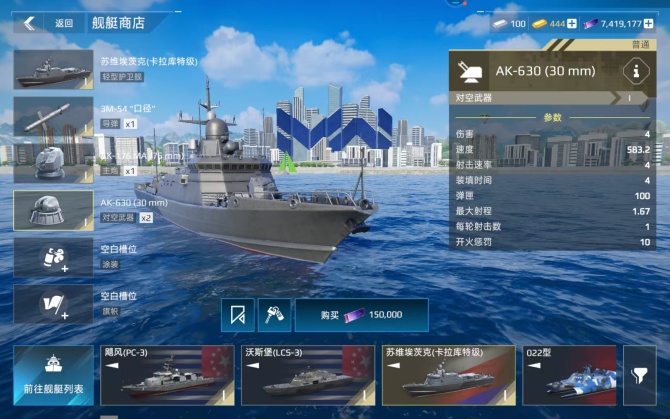Click the keys icon button beside purchase
The image size is (670, 419).
click(x=273, y=315)
